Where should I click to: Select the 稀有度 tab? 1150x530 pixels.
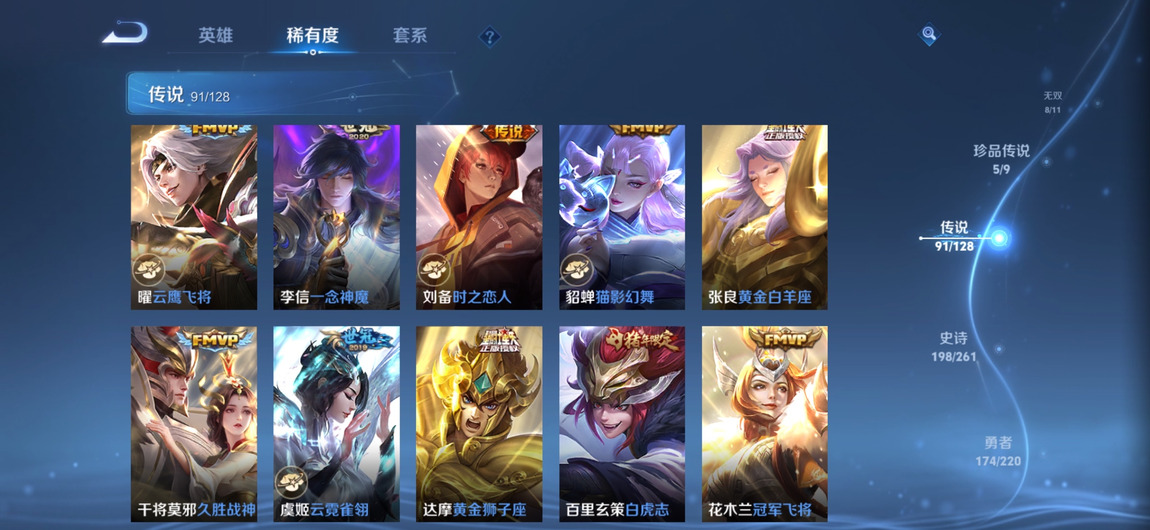coord(312,35)
